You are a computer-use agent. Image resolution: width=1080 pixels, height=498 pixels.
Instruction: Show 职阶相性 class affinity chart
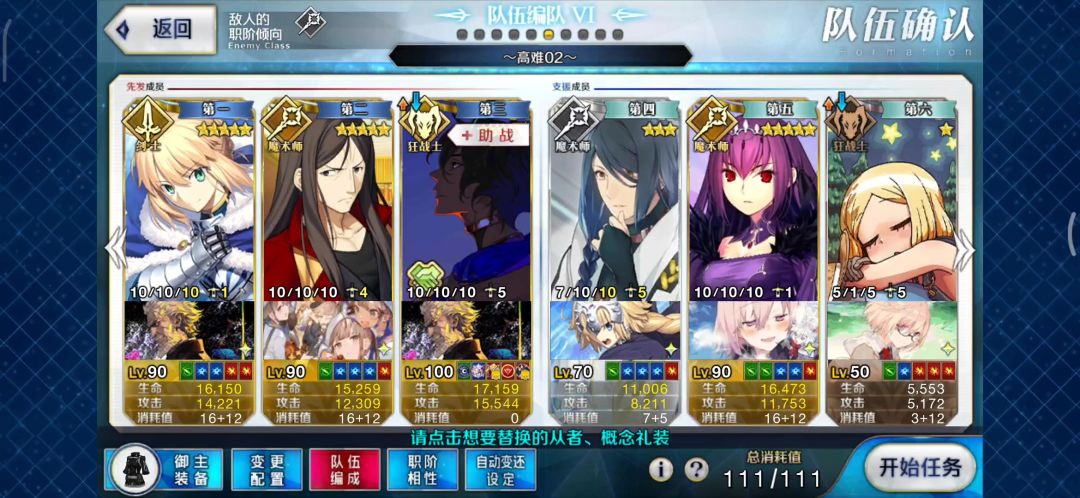click(x=423, y=469)
